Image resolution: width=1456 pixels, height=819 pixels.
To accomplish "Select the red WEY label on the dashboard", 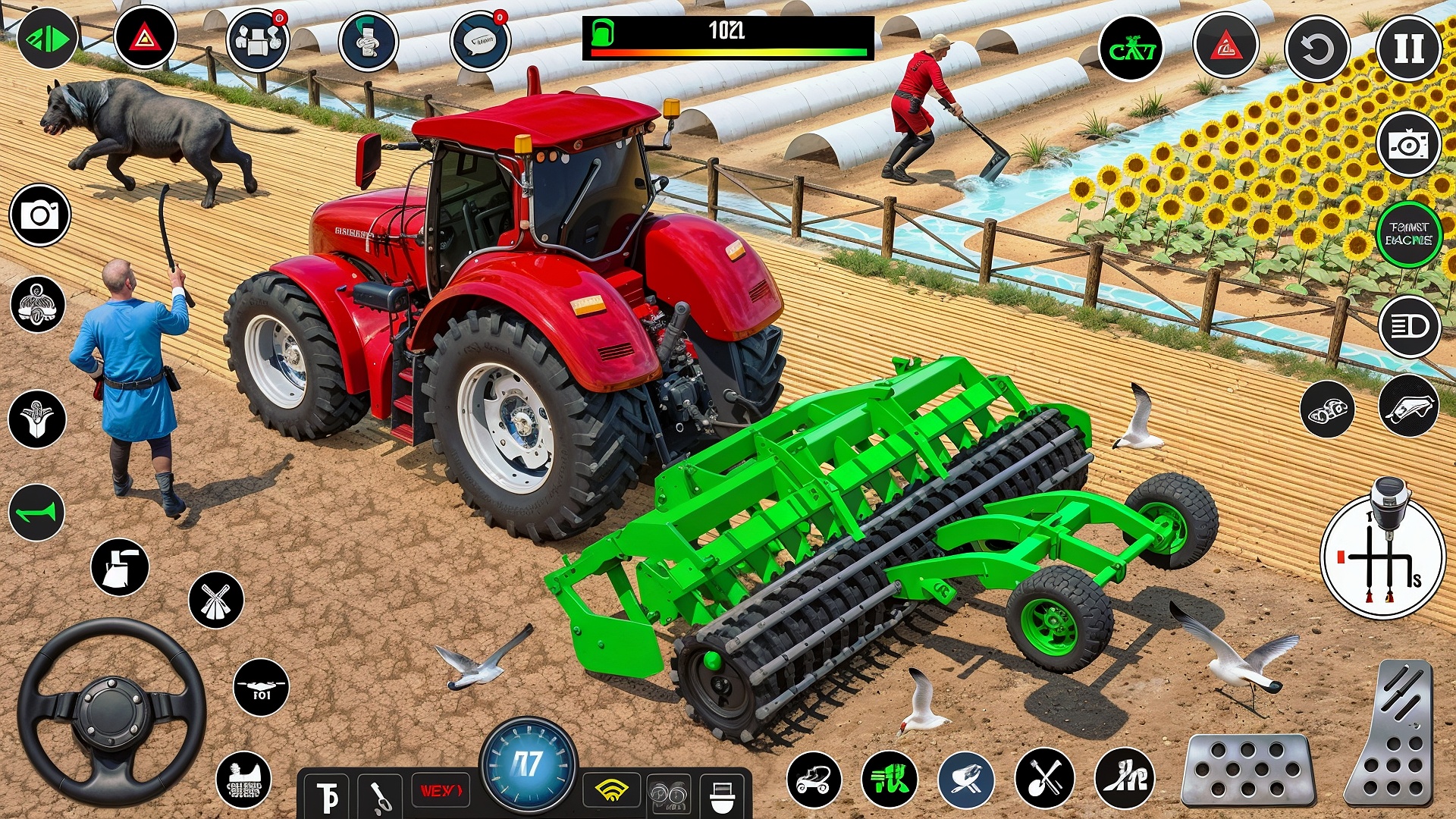I will pos(441,789).
